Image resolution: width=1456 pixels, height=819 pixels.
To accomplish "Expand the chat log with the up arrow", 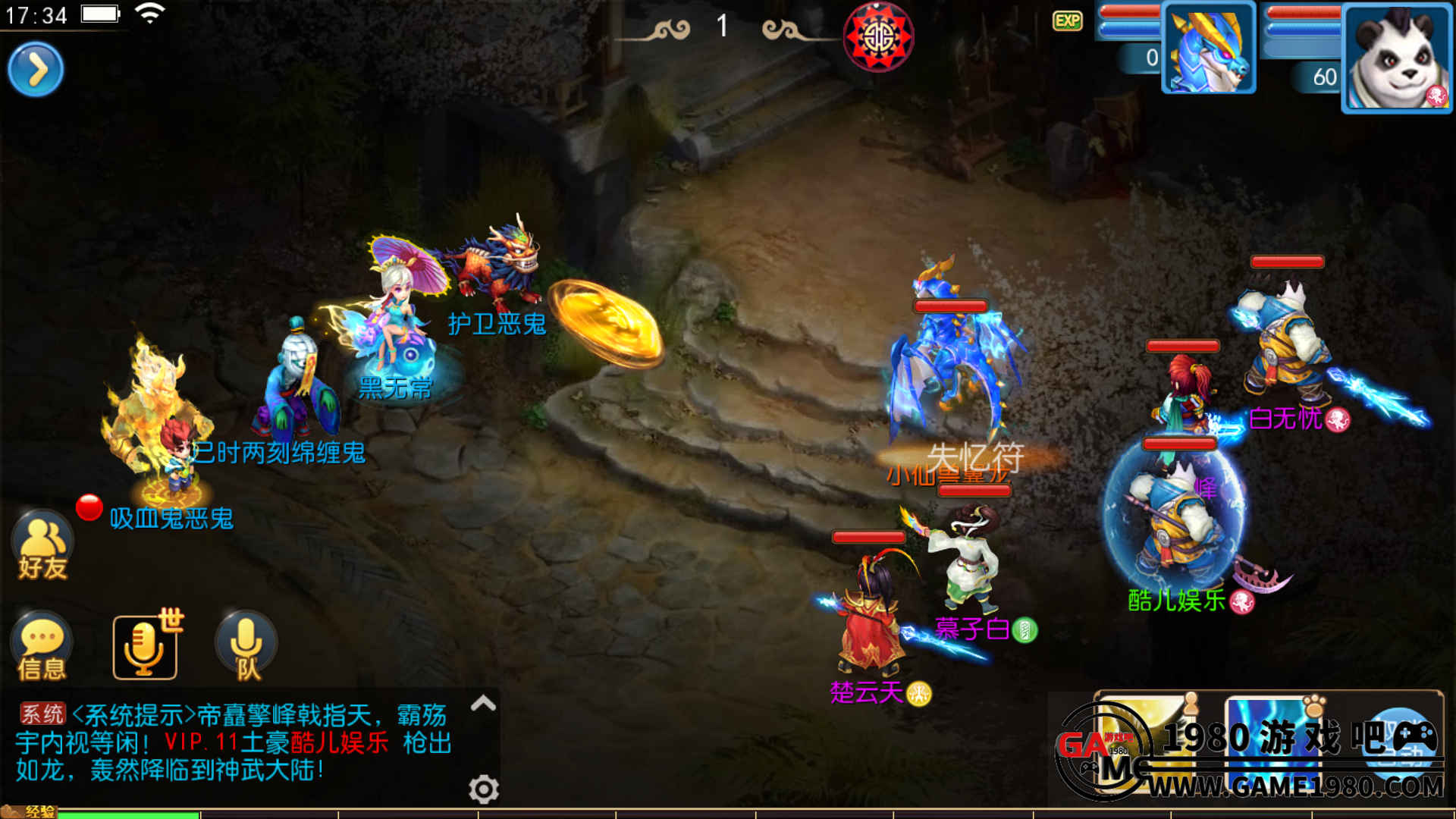I will tap(483, 704).
